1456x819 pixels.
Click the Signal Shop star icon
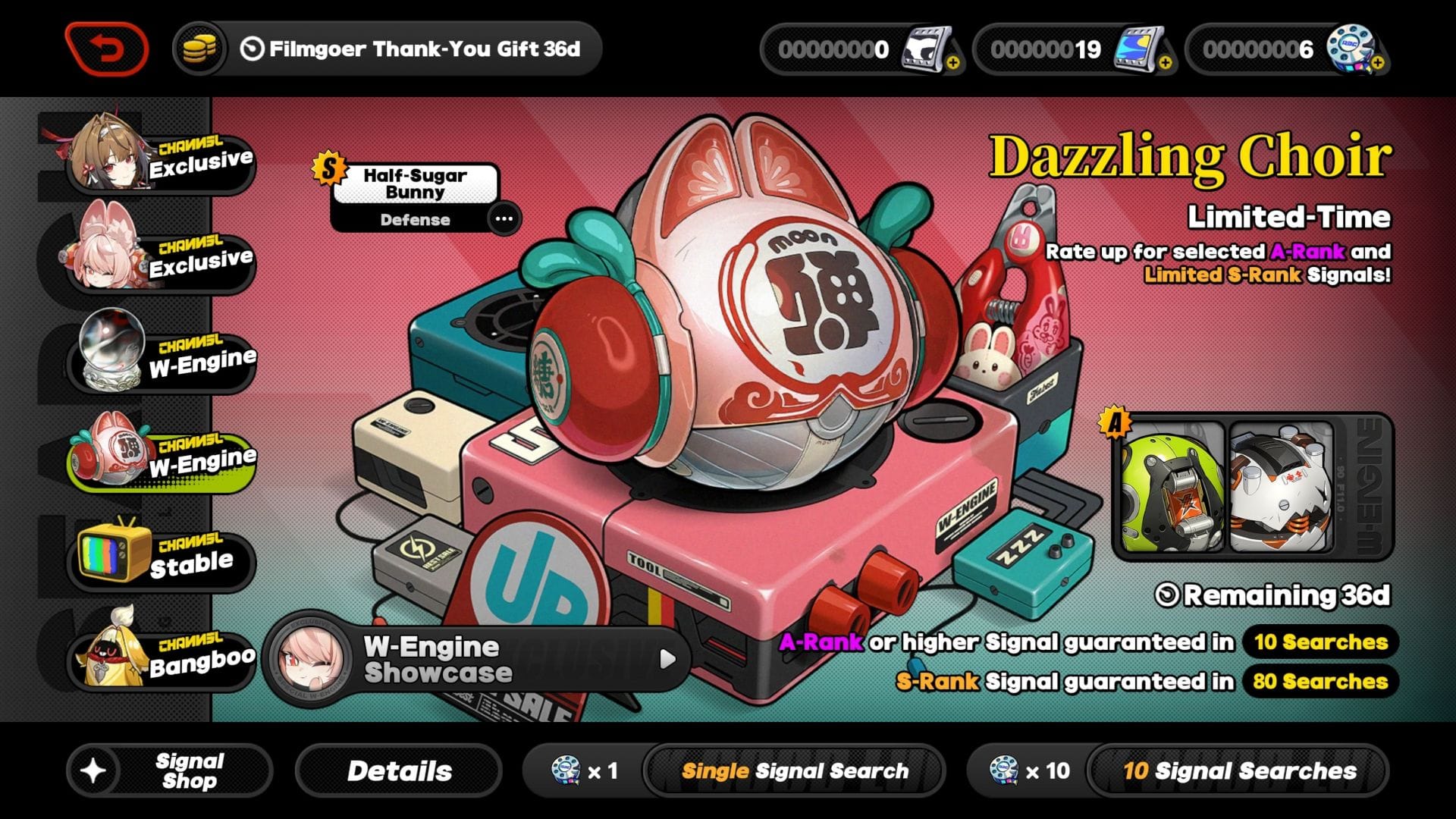[x=96, y=769]
